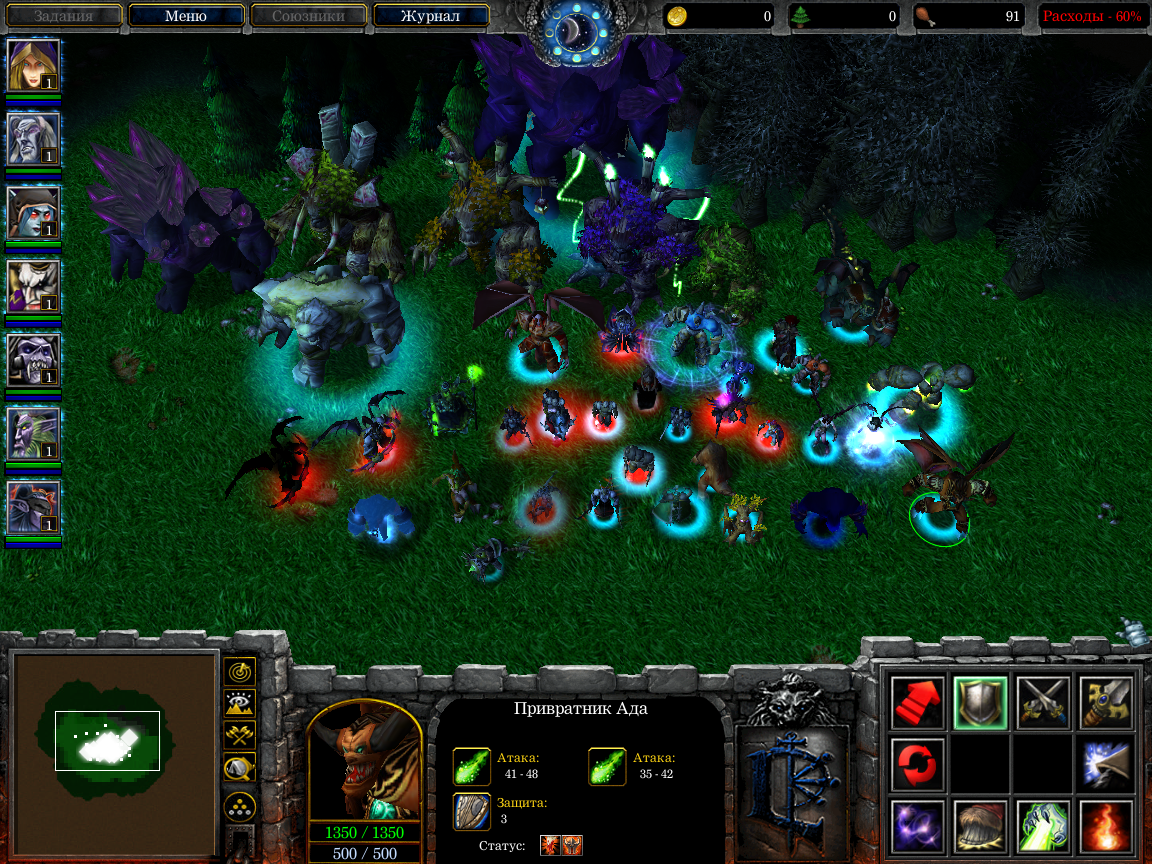Viewport: 1152px width, 864px height.
Task: Open the Меню button
Action: click(186, 16)
